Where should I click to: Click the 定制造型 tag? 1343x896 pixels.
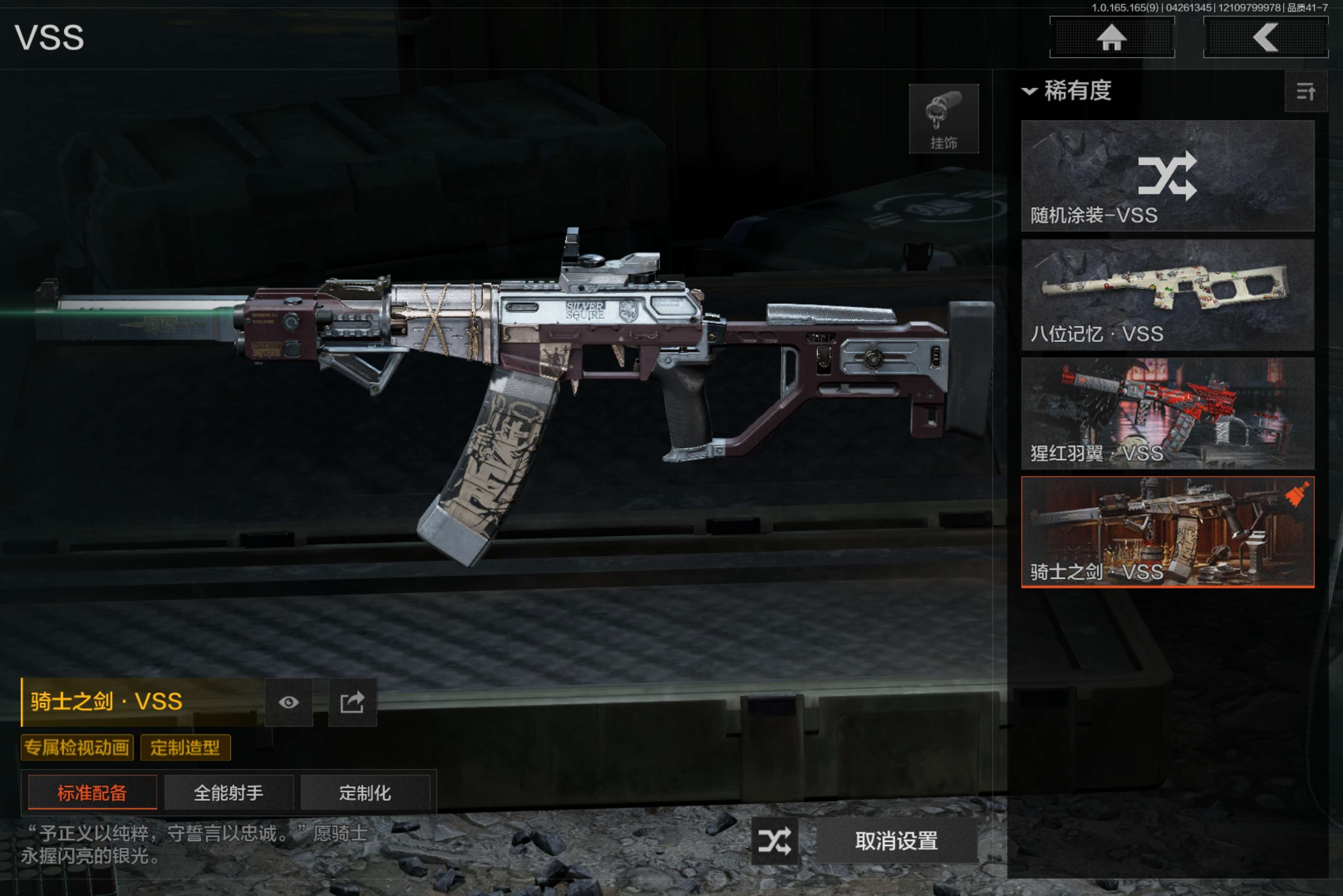tap(185, 748)
